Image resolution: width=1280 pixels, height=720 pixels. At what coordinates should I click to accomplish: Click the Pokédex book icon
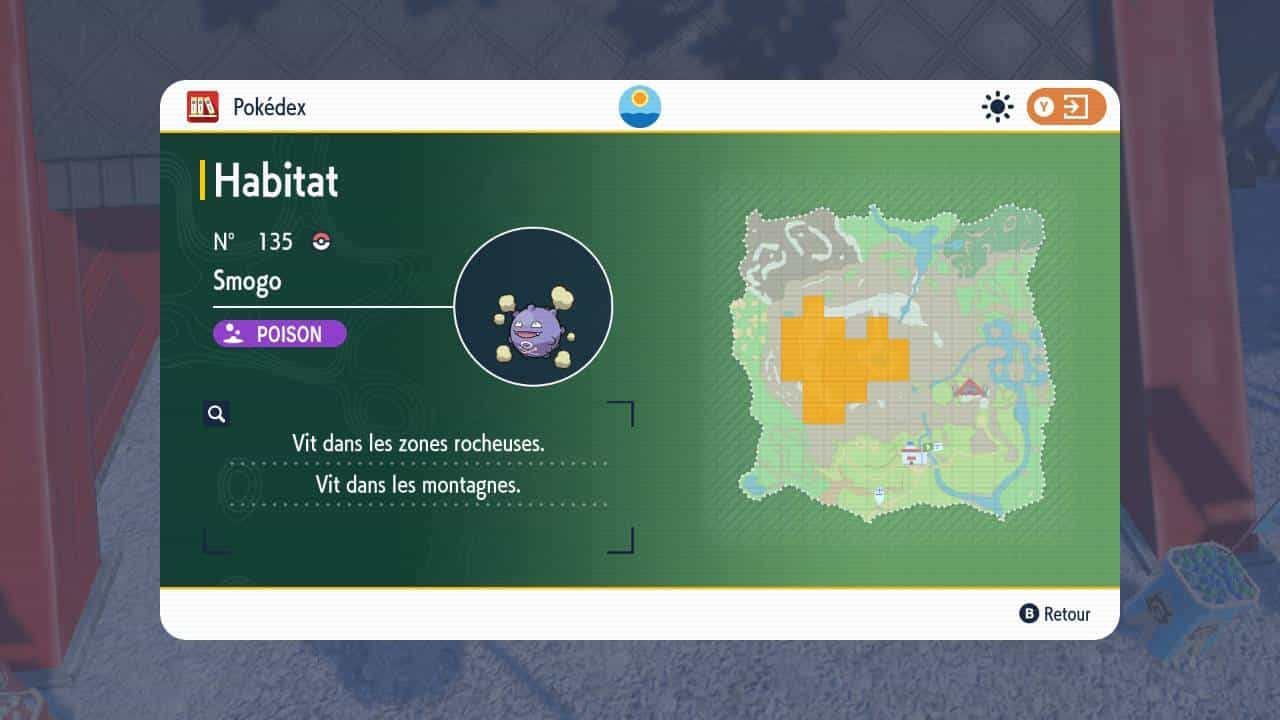[202, 107]
